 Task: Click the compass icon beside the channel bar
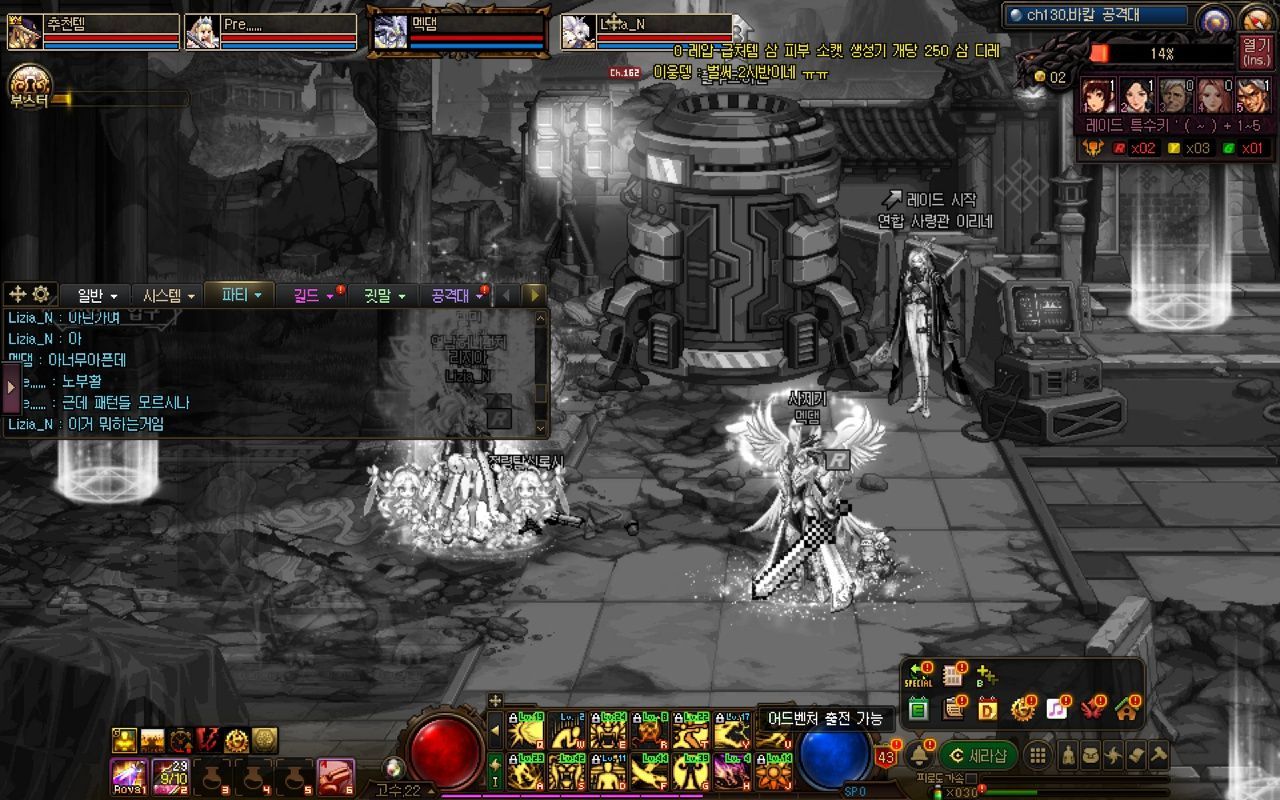click(x=1215, y=18)
